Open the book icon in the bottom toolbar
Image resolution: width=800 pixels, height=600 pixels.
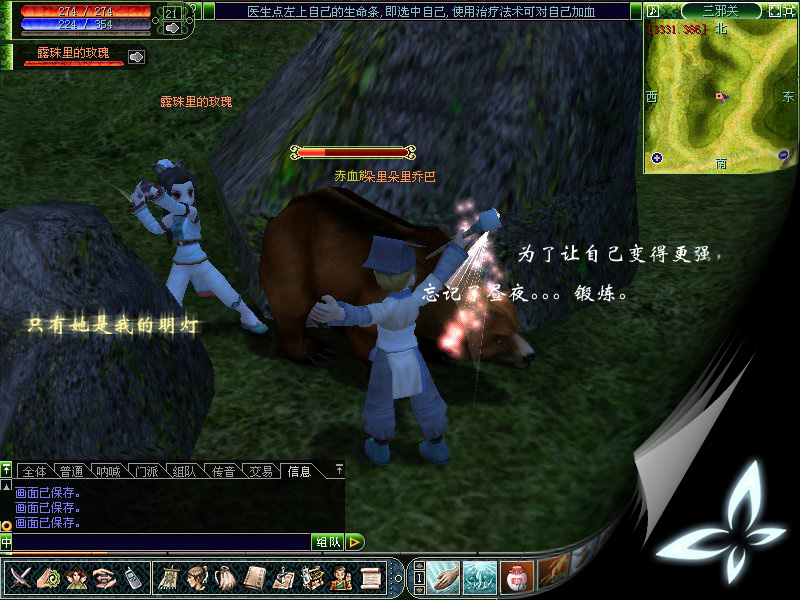point(256,577)
